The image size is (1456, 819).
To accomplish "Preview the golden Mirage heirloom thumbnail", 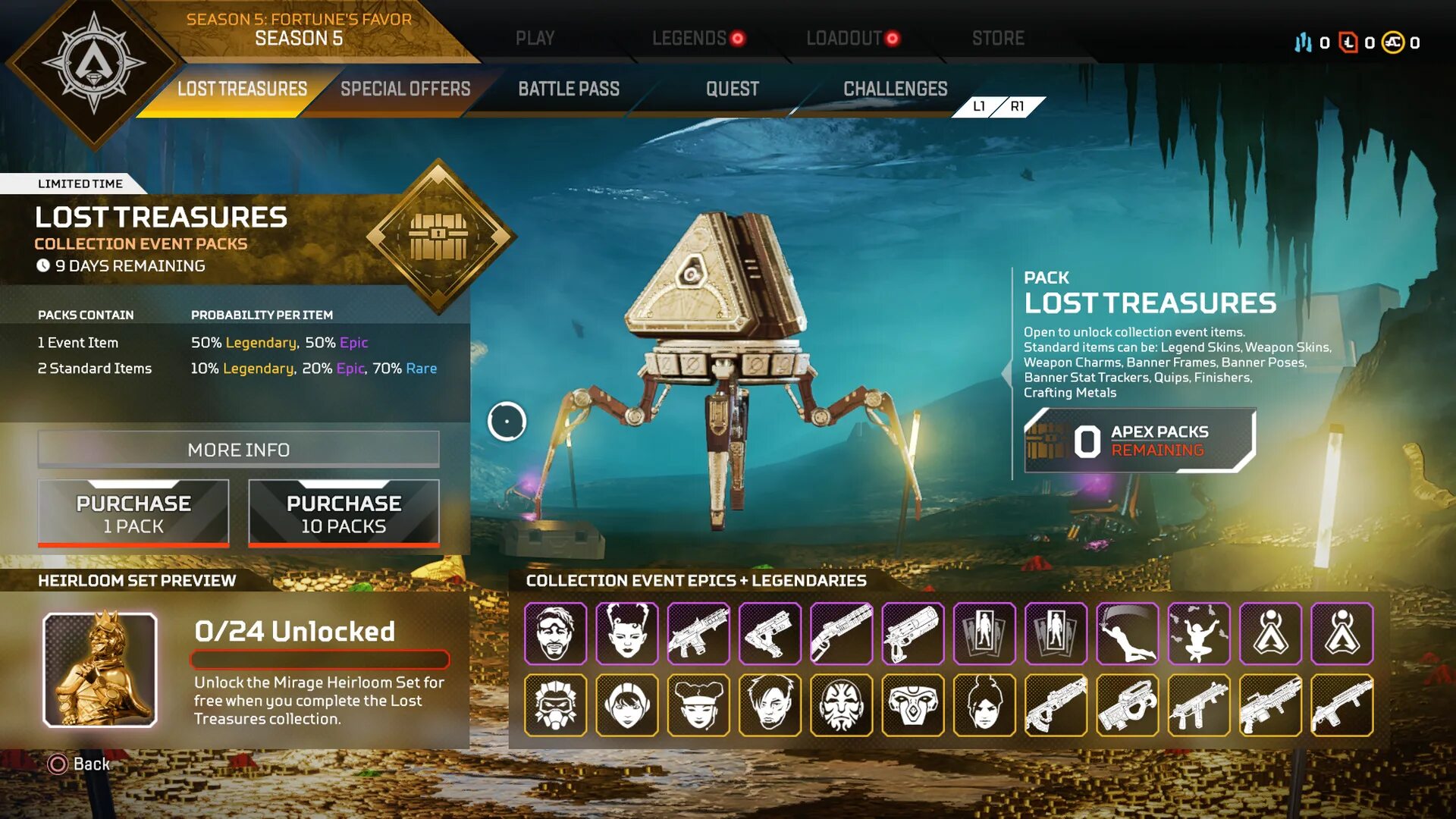I will (x=100, y=670).
